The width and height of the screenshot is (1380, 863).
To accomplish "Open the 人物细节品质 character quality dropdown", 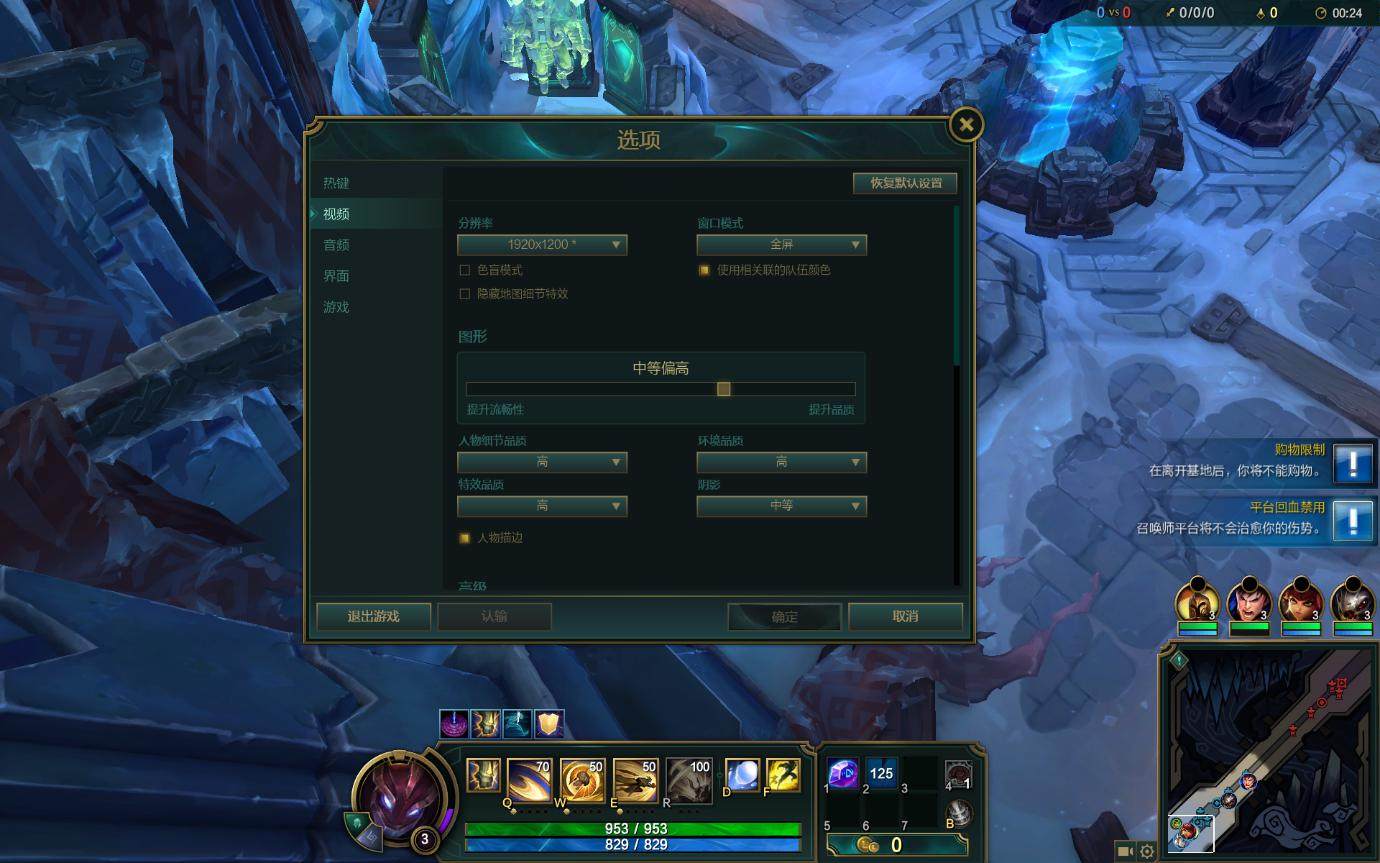I will (x=542, y=462).
